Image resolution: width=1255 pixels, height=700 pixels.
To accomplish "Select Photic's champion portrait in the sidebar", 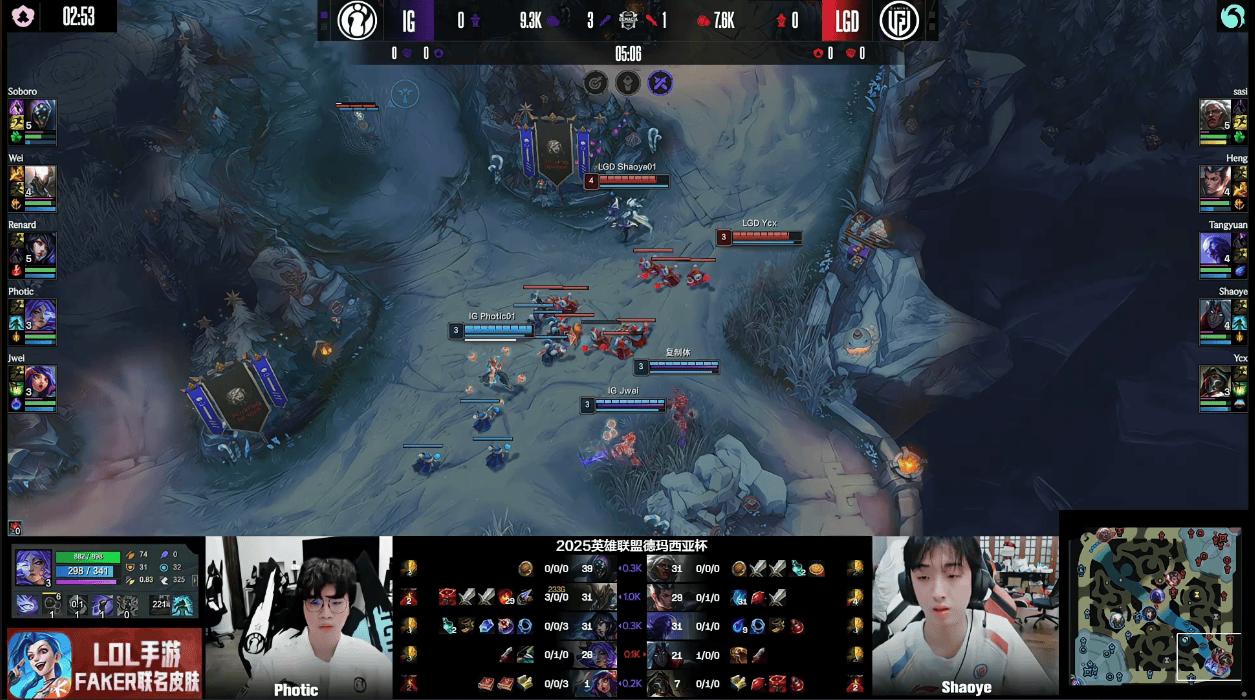I will (x=41, y=314).
